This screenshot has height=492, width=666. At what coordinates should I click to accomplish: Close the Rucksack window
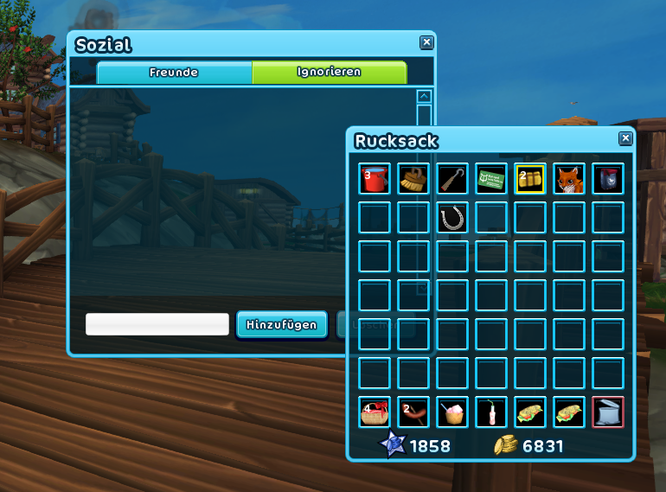(x=625, y=139)
